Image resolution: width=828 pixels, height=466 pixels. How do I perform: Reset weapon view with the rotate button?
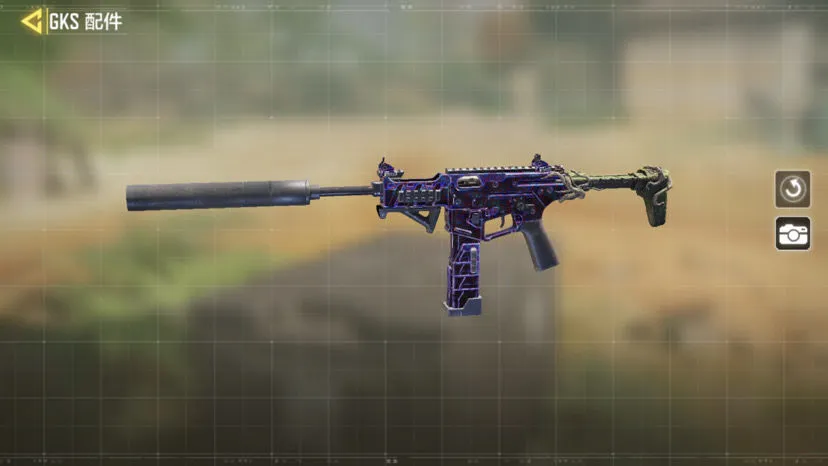(792, 188)
